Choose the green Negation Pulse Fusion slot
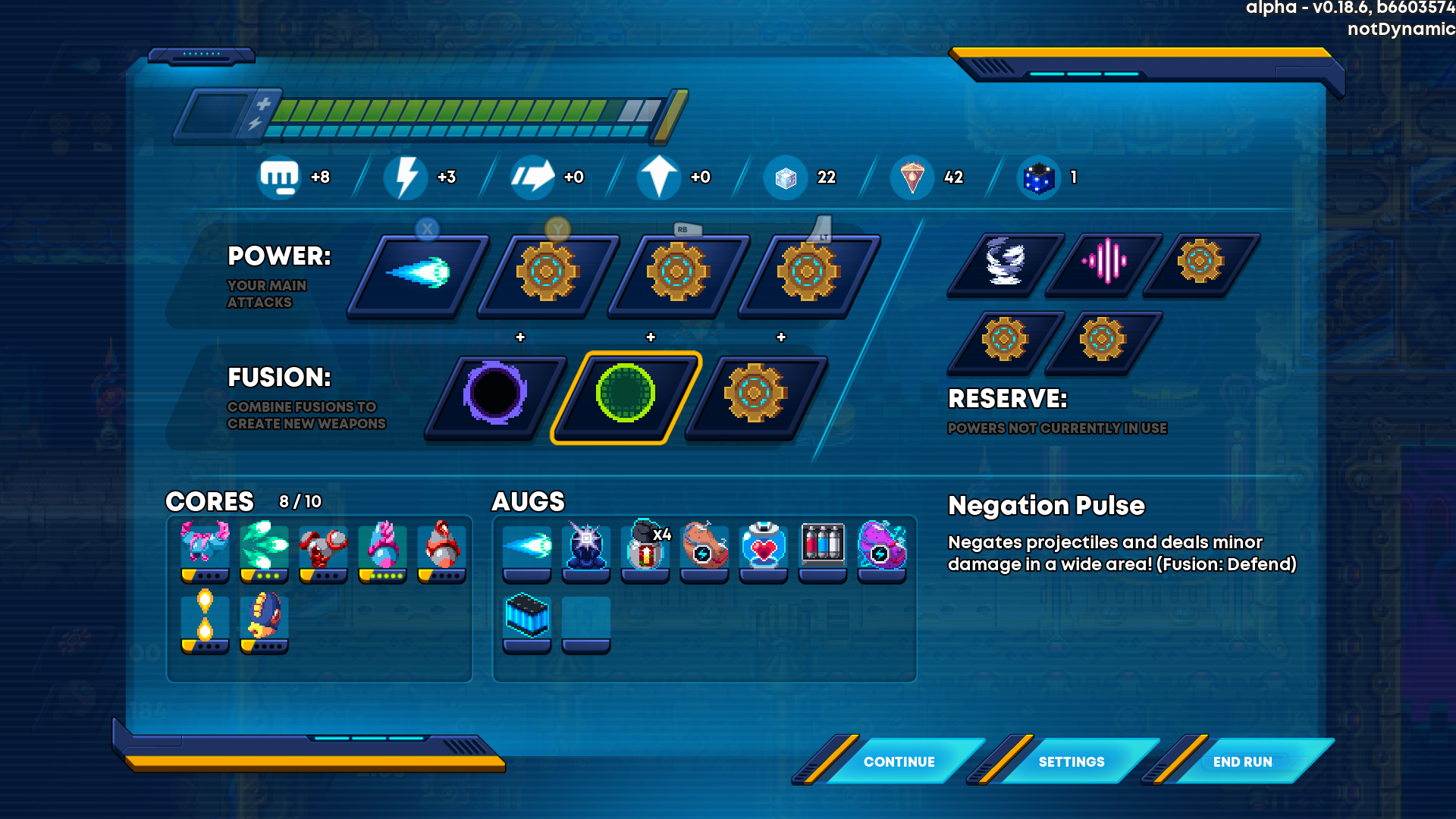Viewport: 1456px width, 819px height. click(626, 394)
